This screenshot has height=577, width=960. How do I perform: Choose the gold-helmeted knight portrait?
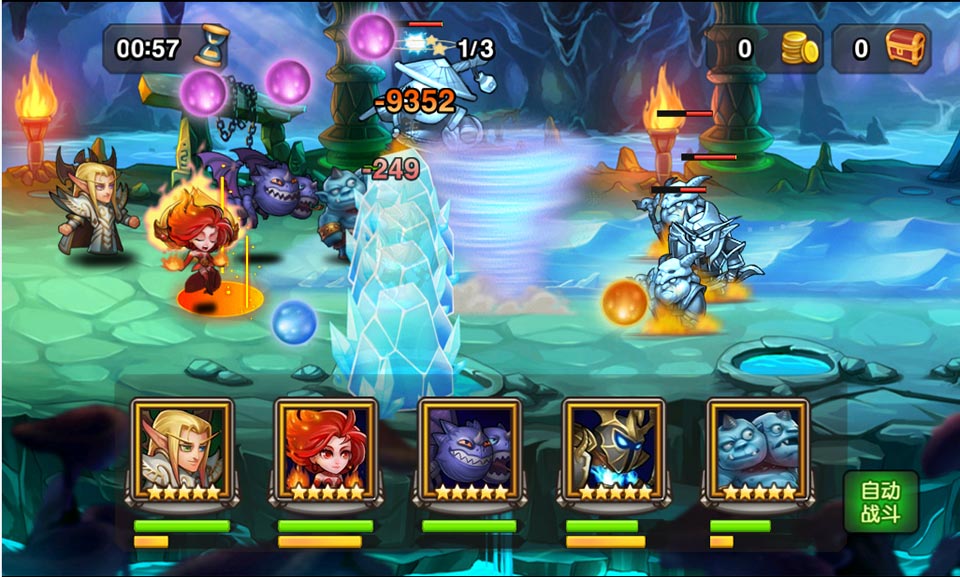click(x=614, y=448)
